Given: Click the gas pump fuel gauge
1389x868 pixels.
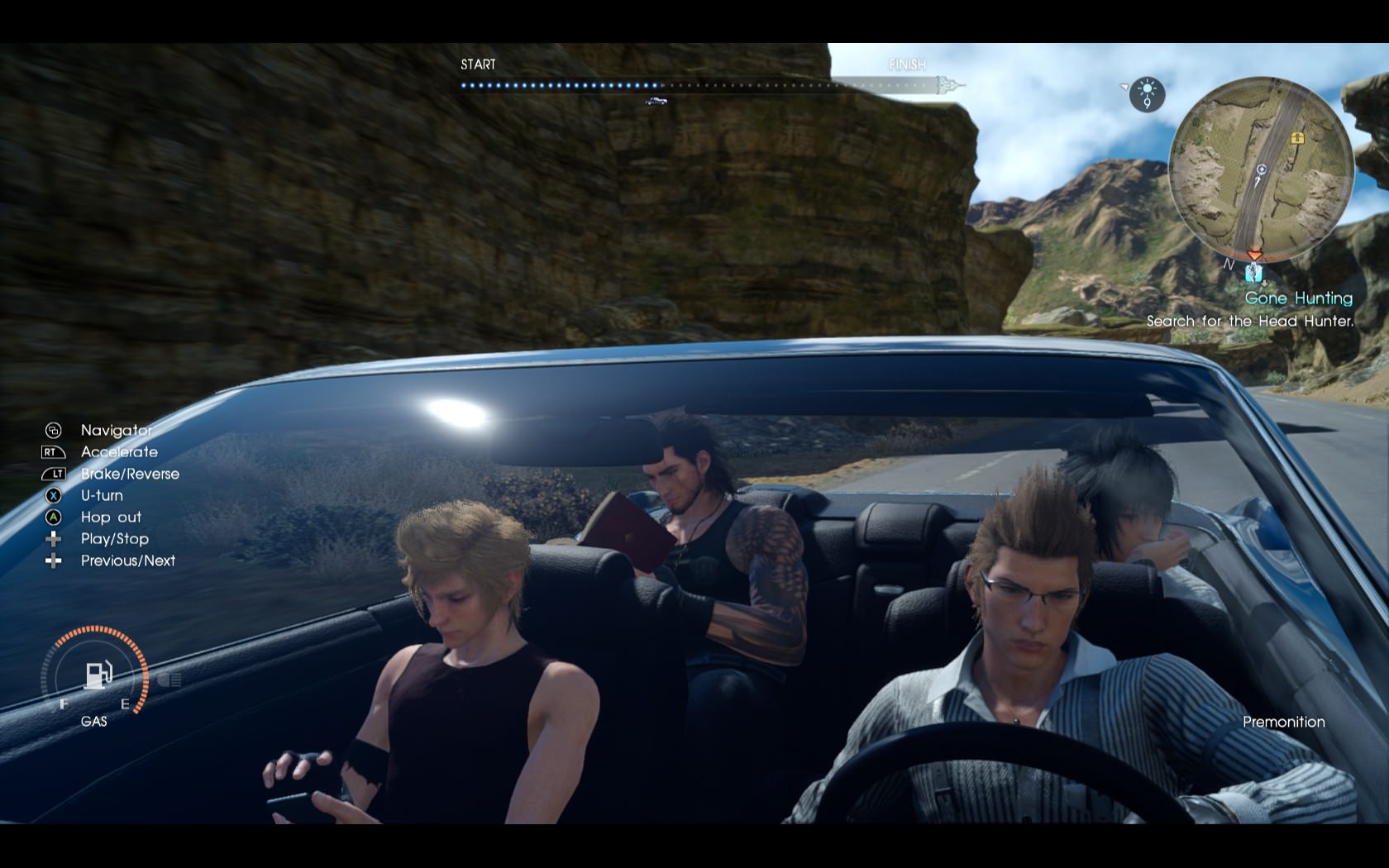Looking at the screenshot, I should (98, 675).
